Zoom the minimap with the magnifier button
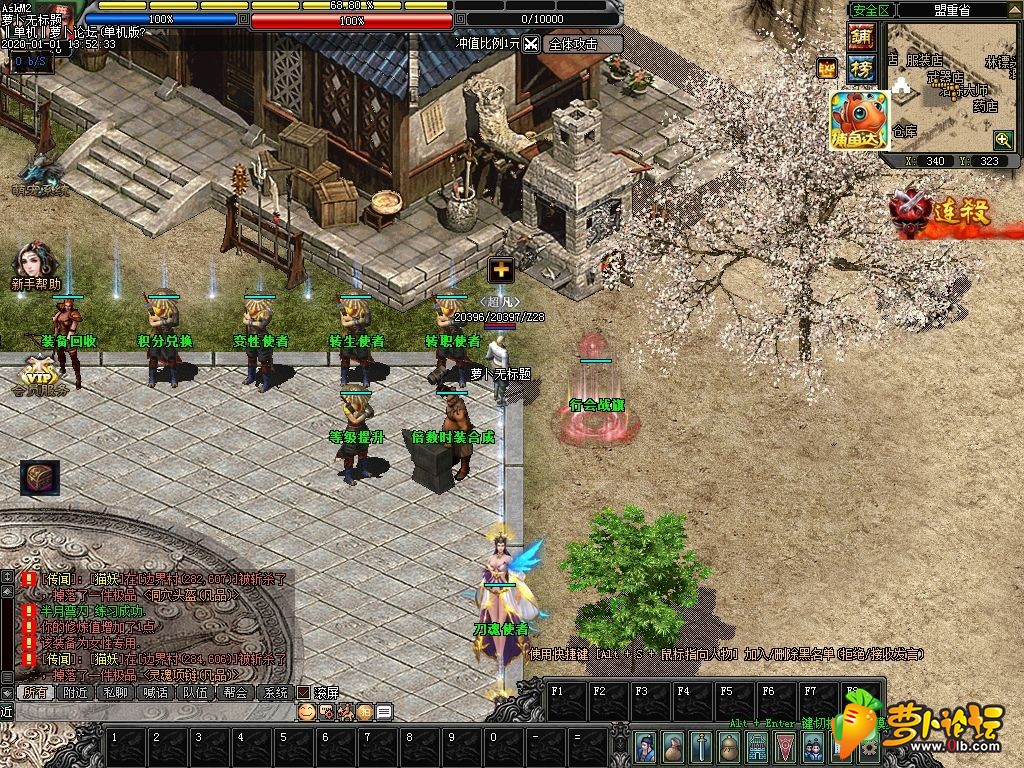The height and width of the screenshot is (768, 1024). tap(1002, 139)
